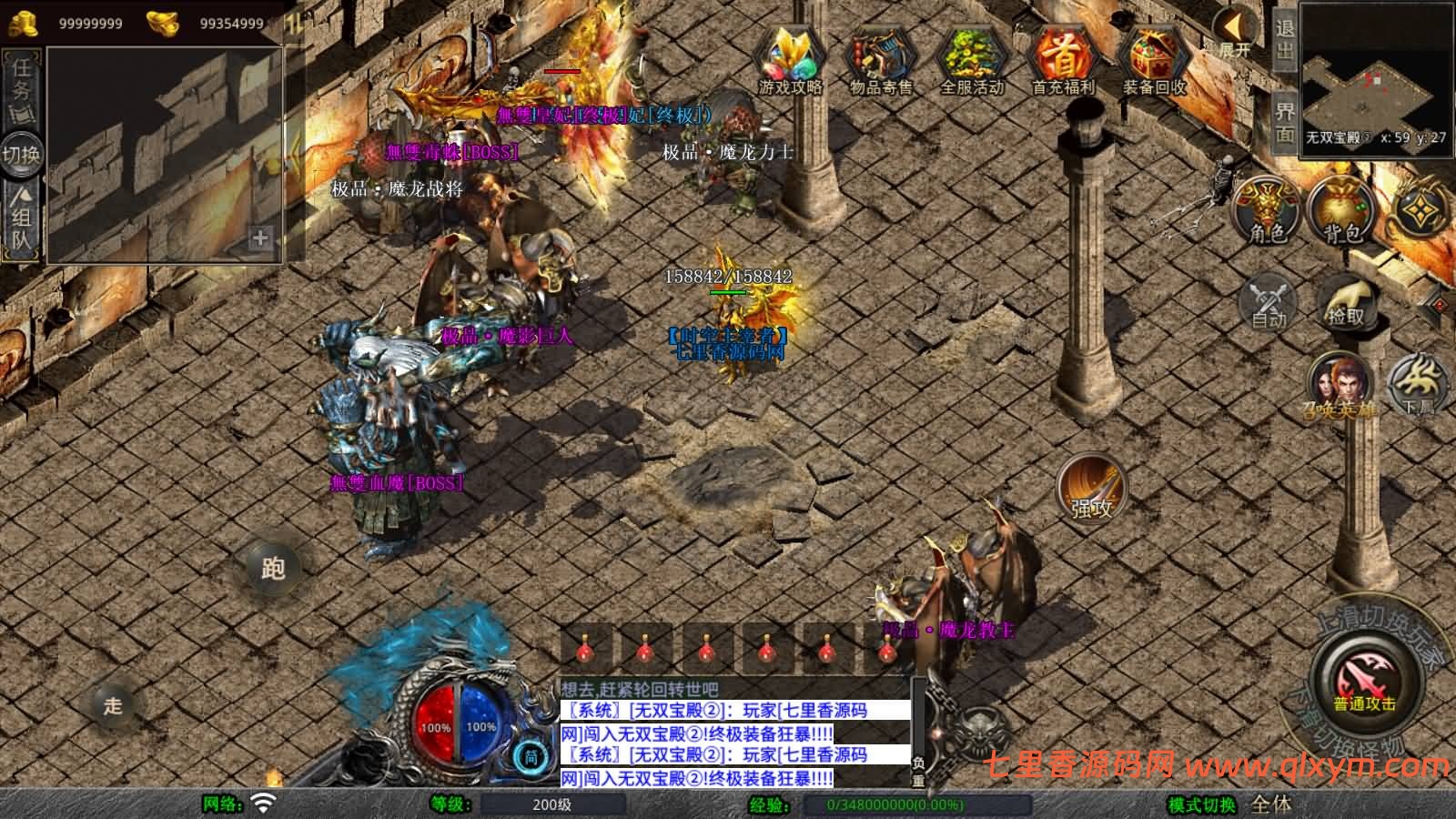Select the 组队 team tab

[x=22, y=218]
